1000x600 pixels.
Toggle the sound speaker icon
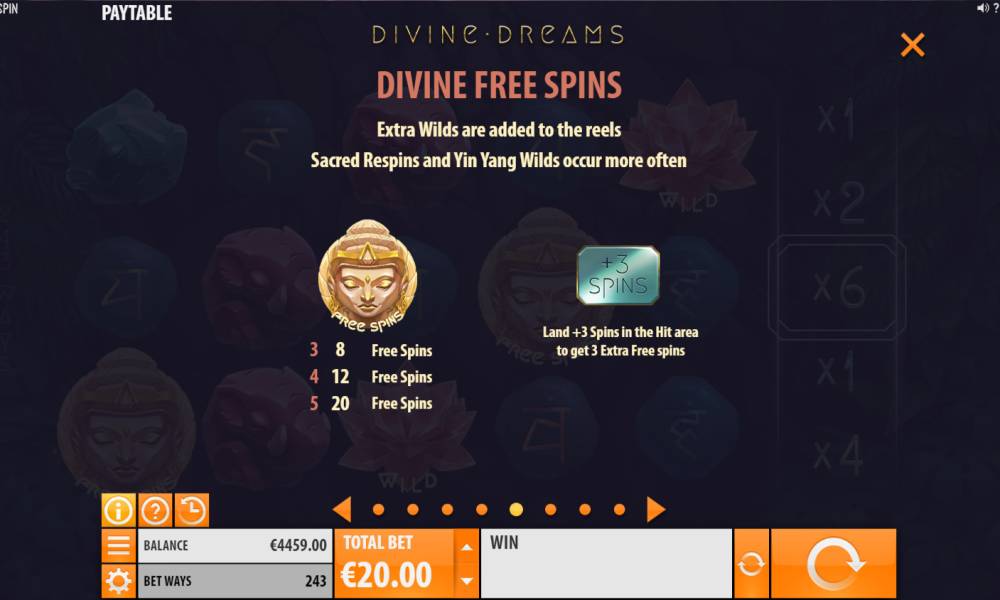(981, 8)
